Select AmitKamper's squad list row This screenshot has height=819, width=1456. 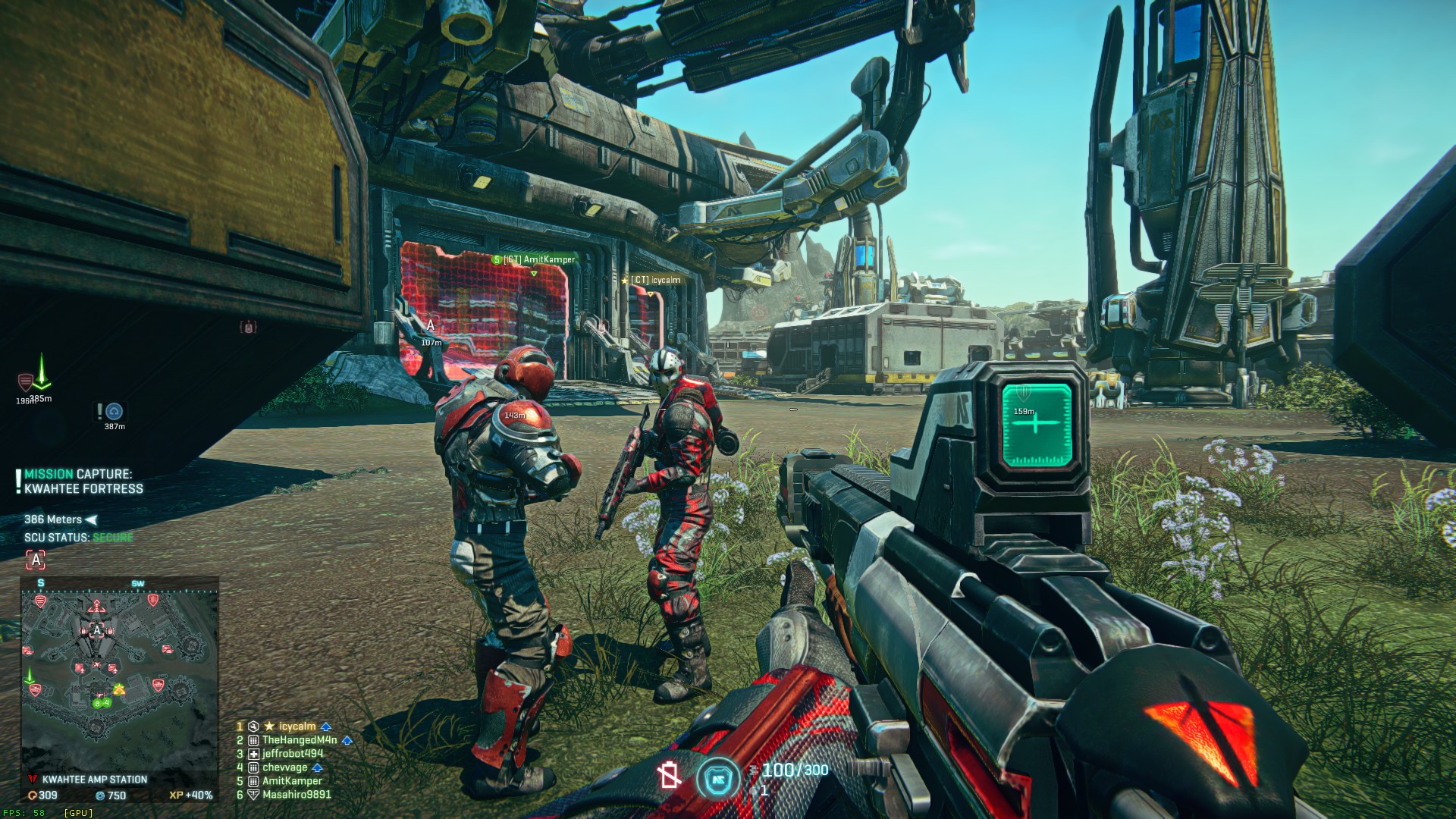(292, 781)
